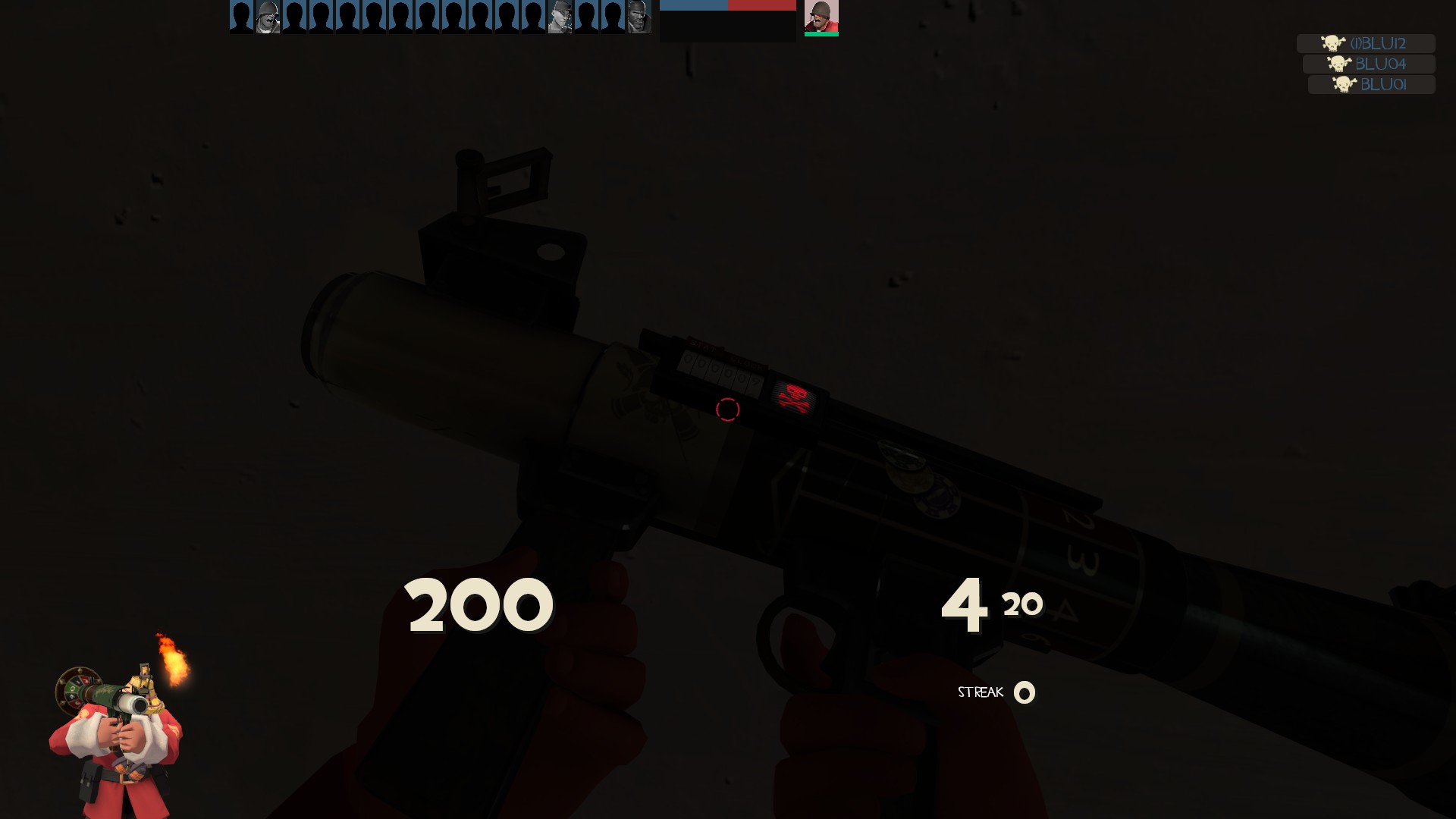Click the first silhouette avatar in the roster
The height and width of the screenshot is (819, 1456).
click(x=241, y=17)
